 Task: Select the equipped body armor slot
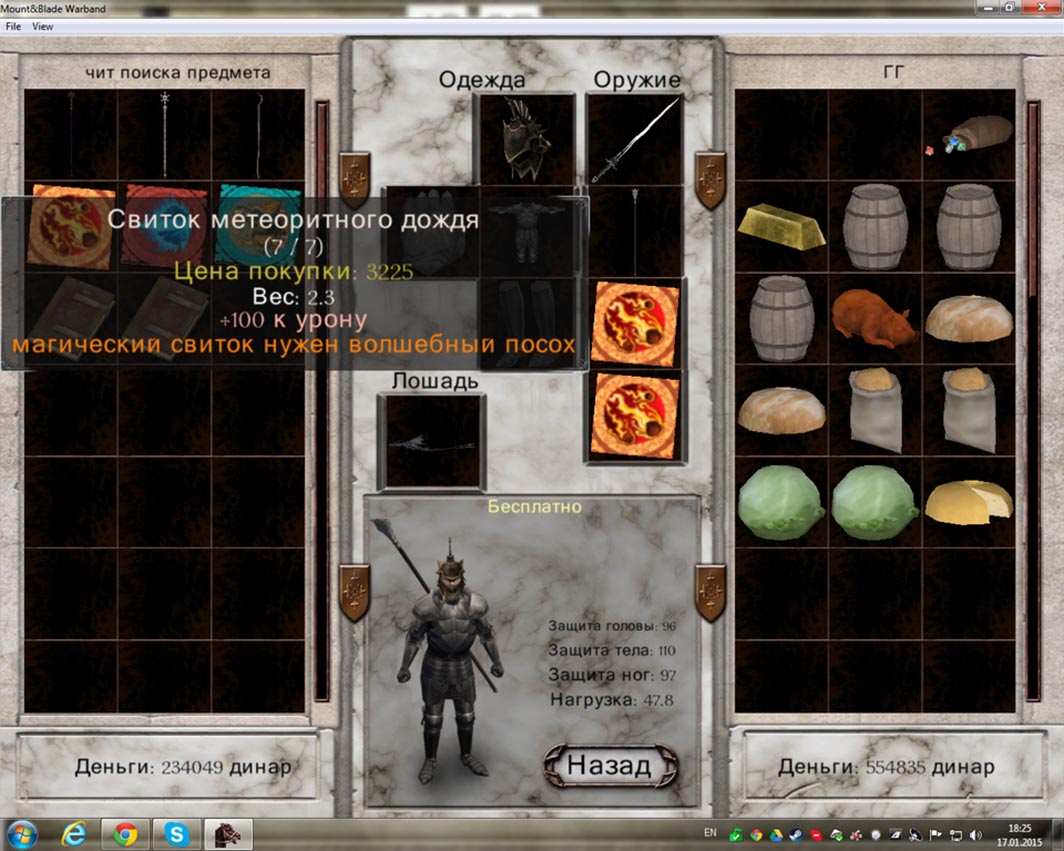point(527,229)
